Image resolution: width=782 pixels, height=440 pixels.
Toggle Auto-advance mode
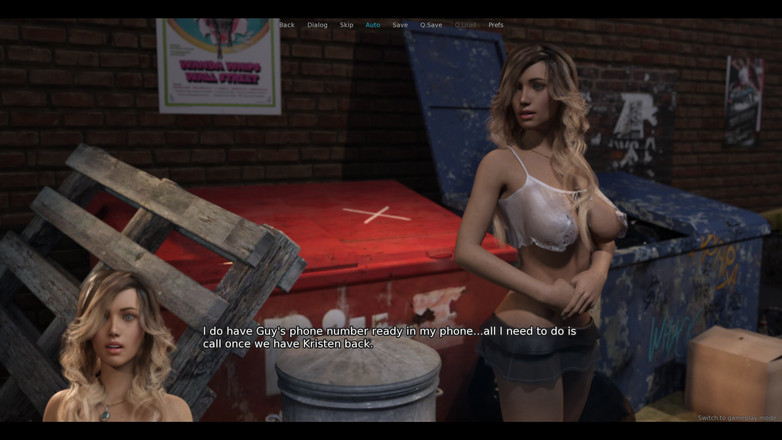[x=373, y=25]
